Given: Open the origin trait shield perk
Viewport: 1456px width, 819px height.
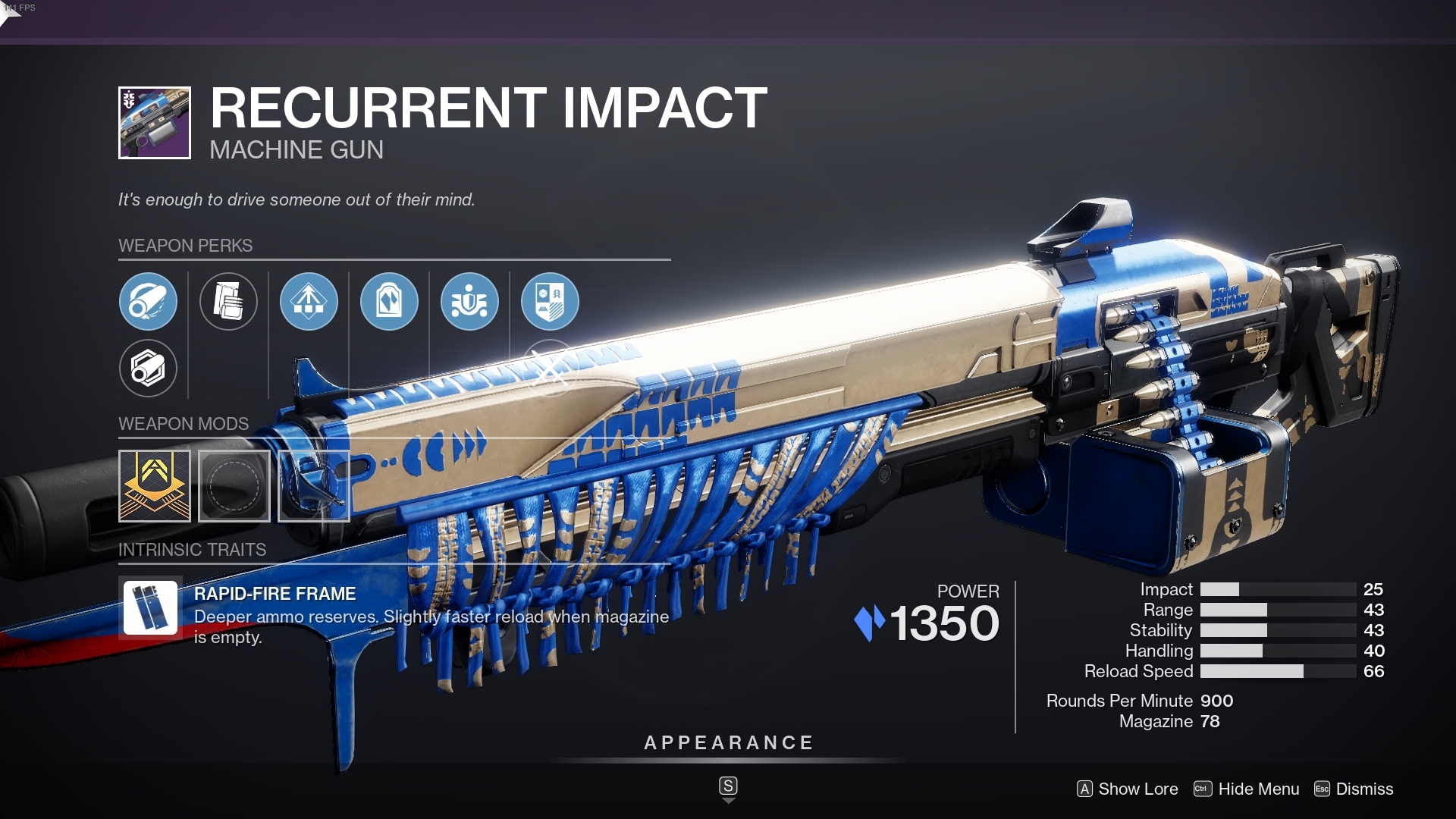Looking at the screenshot, I should click(551, 301).
